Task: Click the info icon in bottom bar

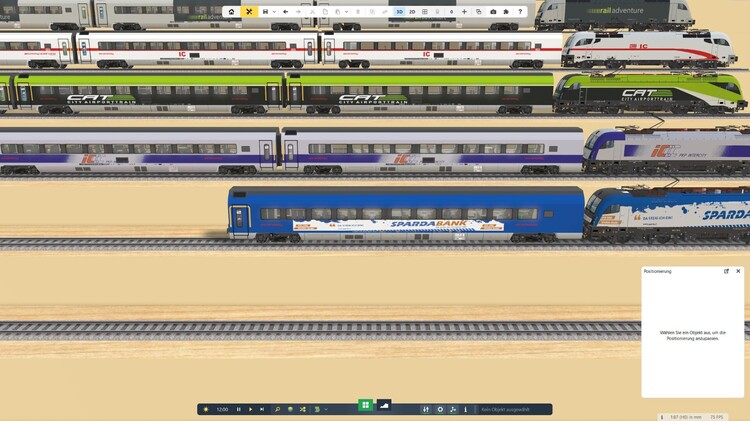Action: 465,409
